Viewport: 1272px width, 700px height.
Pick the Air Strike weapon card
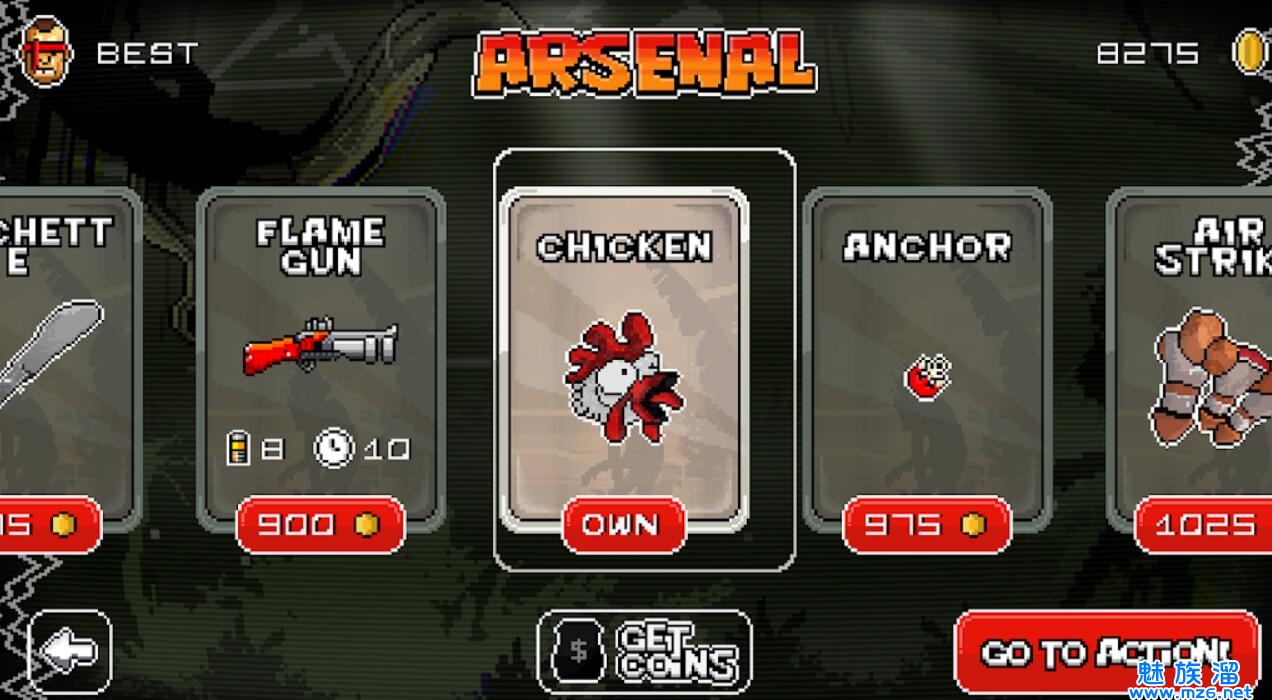click(x=1195, y=350)
